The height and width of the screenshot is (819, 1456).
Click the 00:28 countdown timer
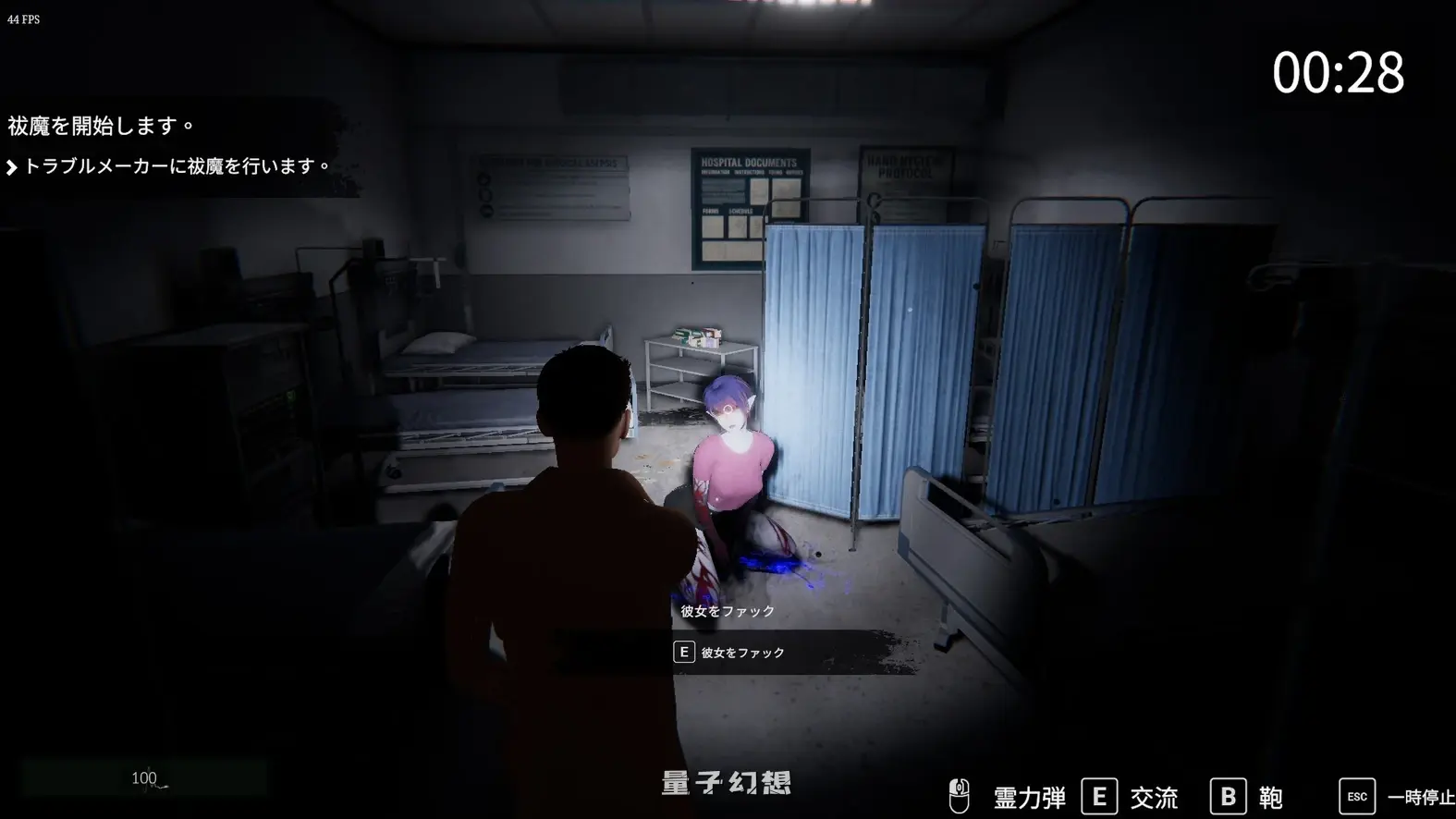click(1339, 74)
